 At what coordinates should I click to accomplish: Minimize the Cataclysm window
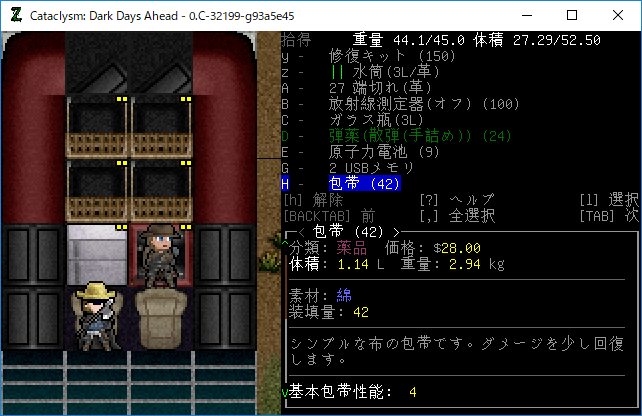coord(526,15)
